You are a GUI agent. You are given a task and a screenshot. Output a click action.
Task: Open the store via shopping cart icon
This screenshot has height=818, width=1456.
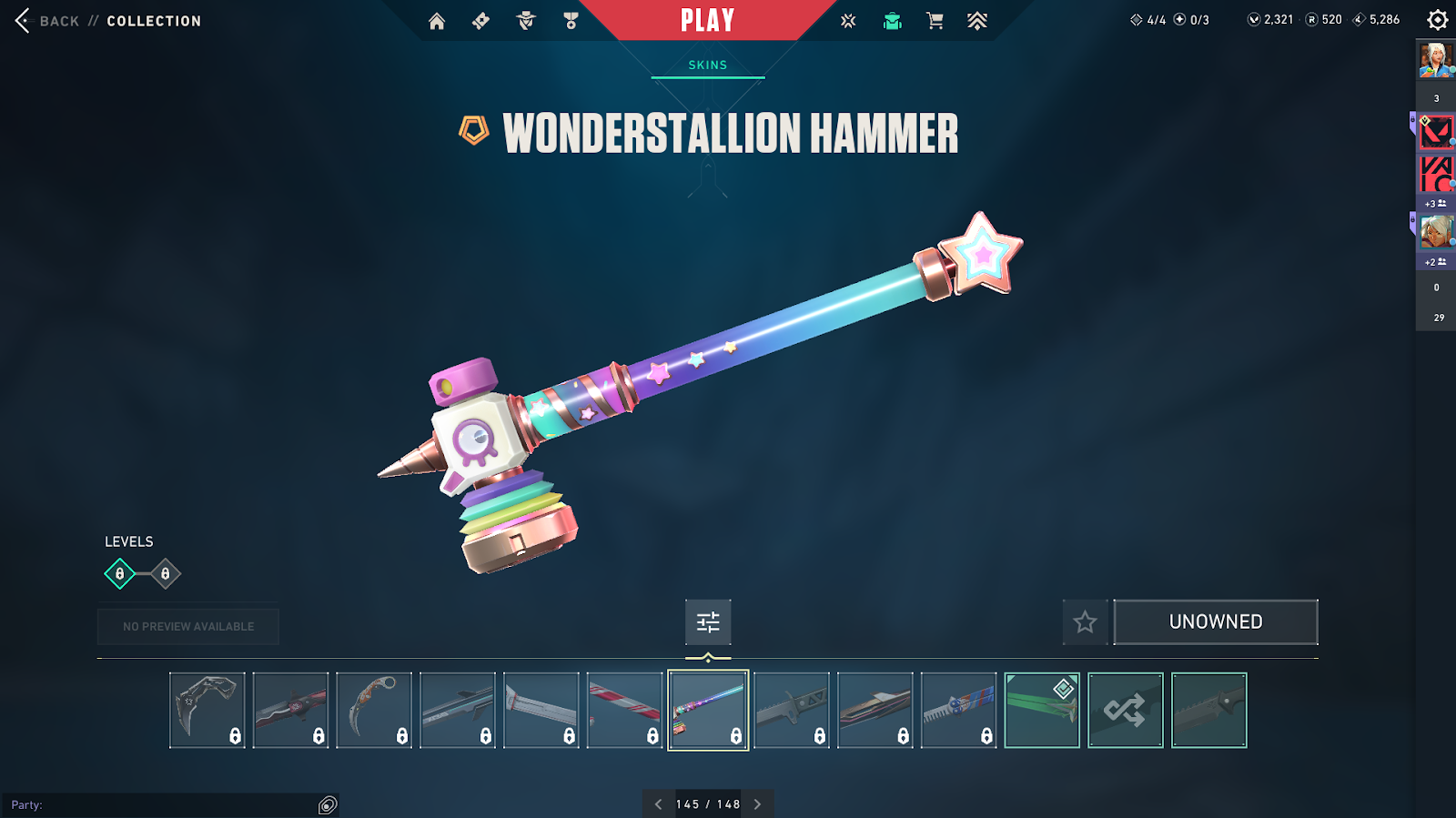pyautogui.click(x=935, y=21)
